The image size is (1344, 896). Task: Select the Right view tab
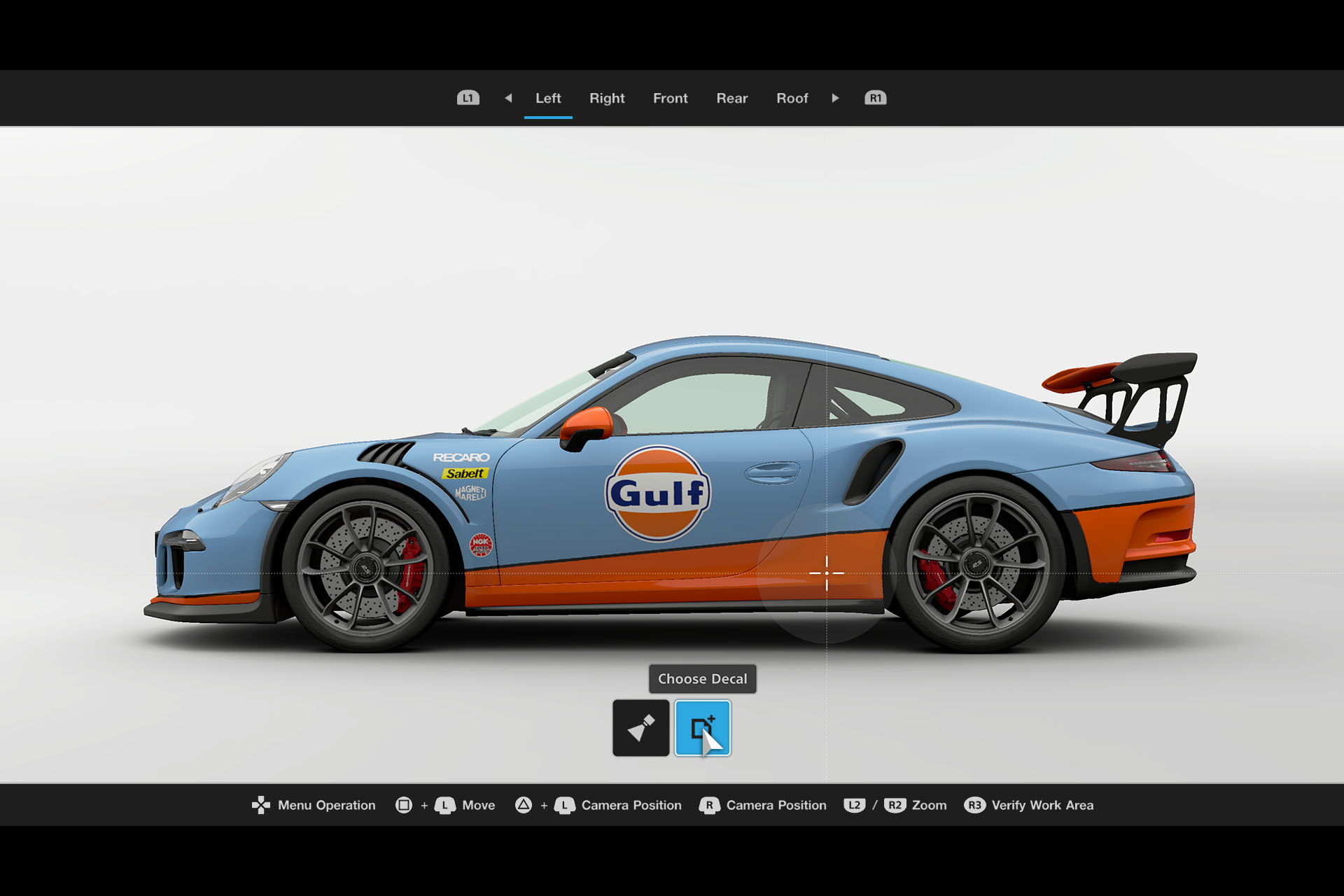click(x=607, y=99)
